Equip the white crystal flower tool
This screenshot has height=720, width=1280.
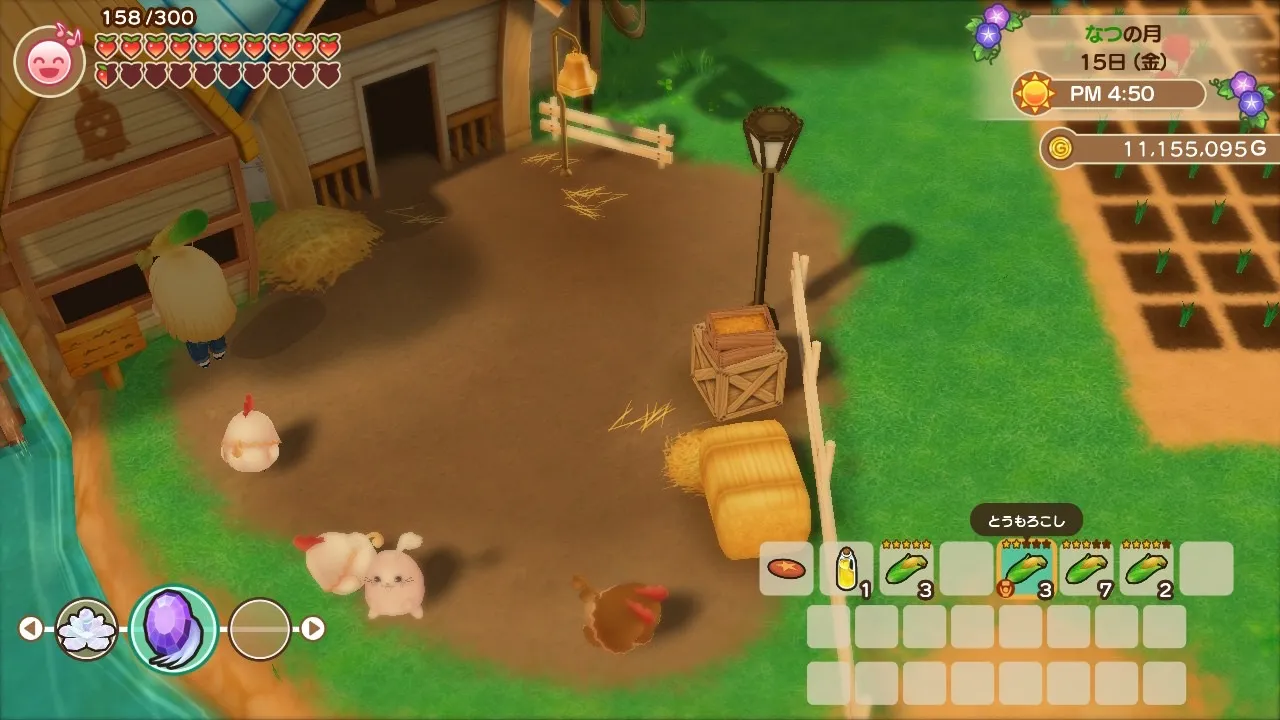87,629
